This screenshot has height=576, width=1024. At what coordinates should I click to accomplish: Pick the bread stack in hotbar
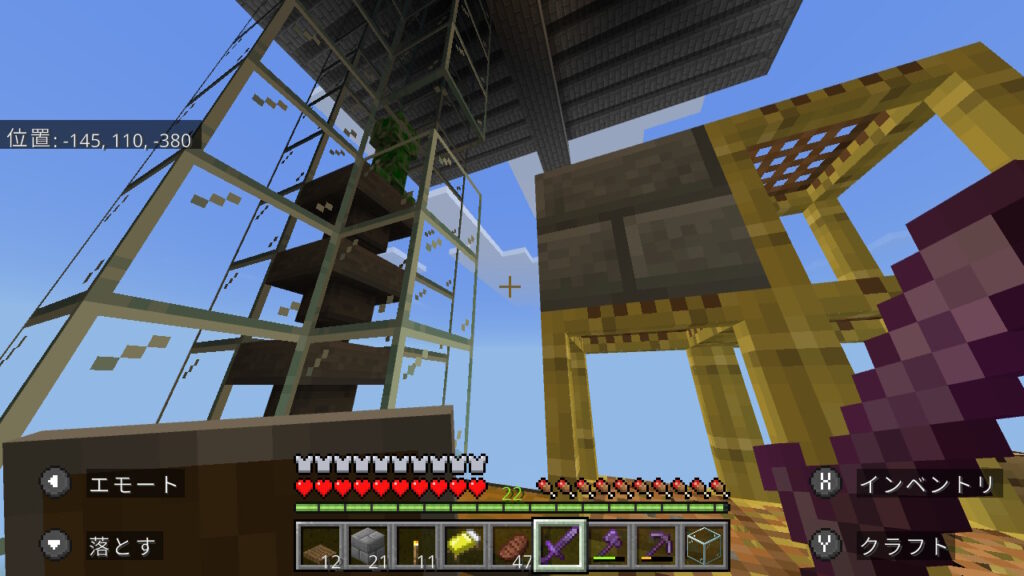[510, 545]
